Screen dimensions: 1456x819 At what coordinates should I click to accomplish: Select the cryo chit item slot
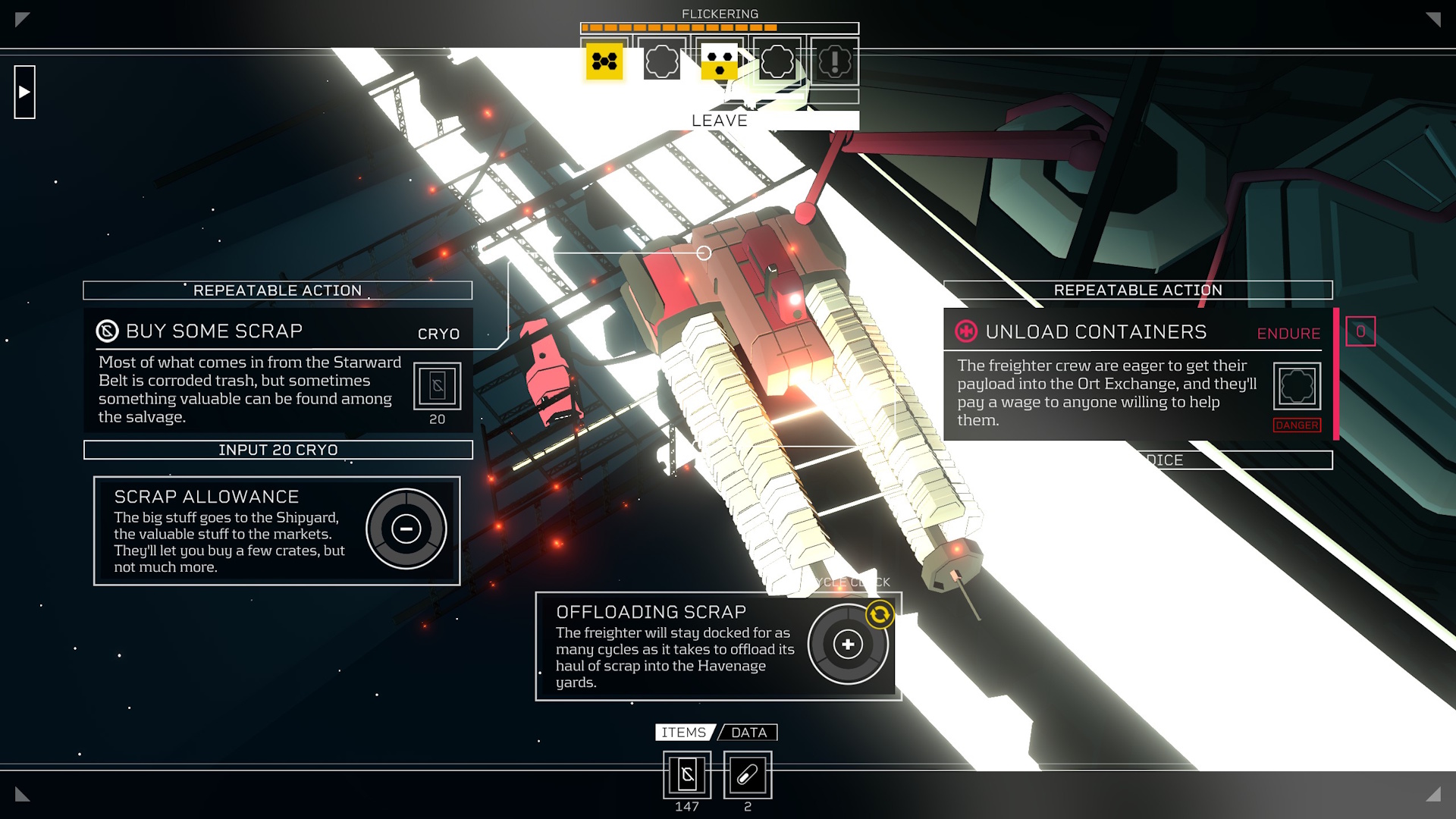pos(687,775)
